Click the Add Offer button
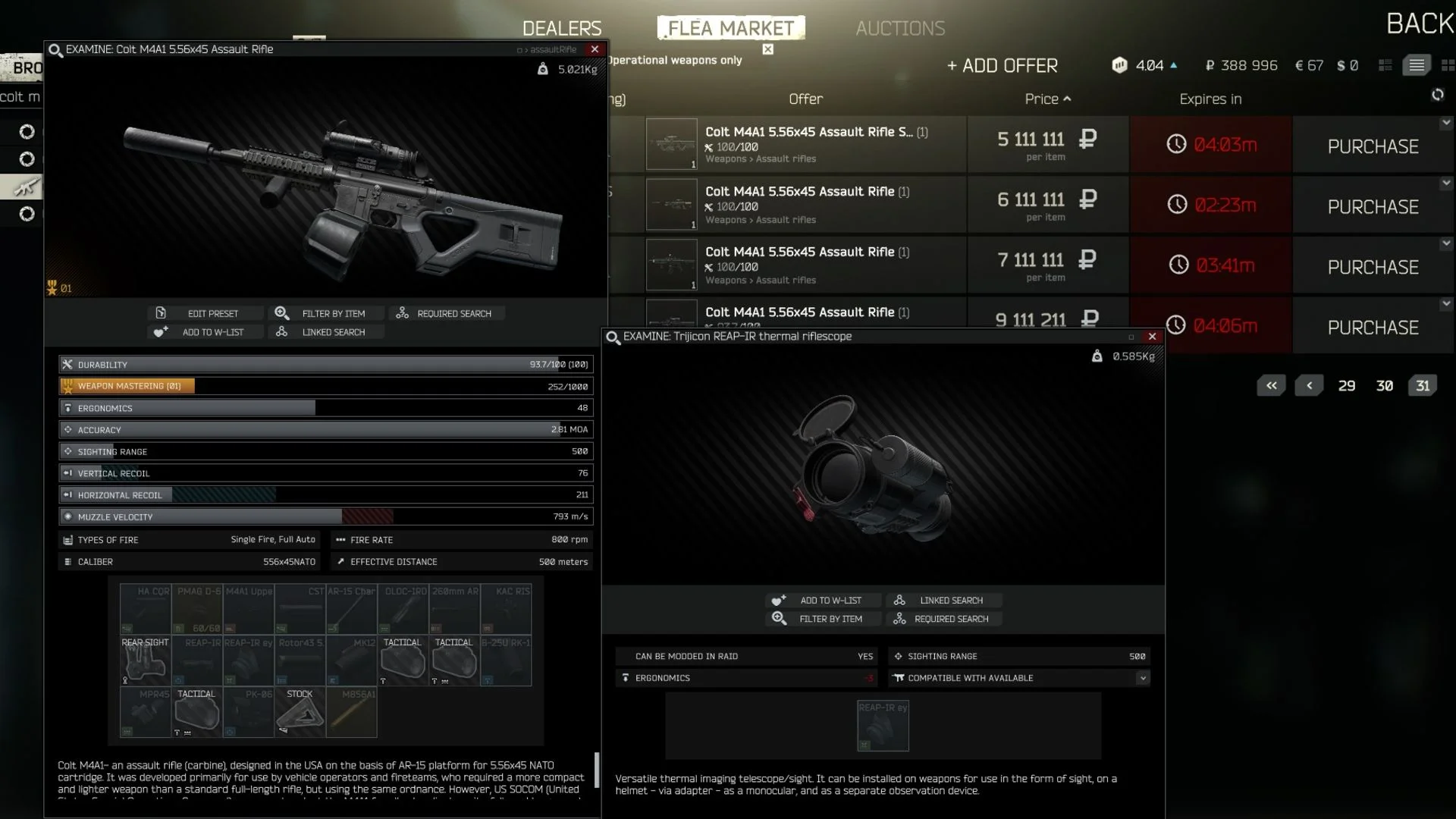The width and height of the screenshot is (1456, 819). tap(1003, 66)
